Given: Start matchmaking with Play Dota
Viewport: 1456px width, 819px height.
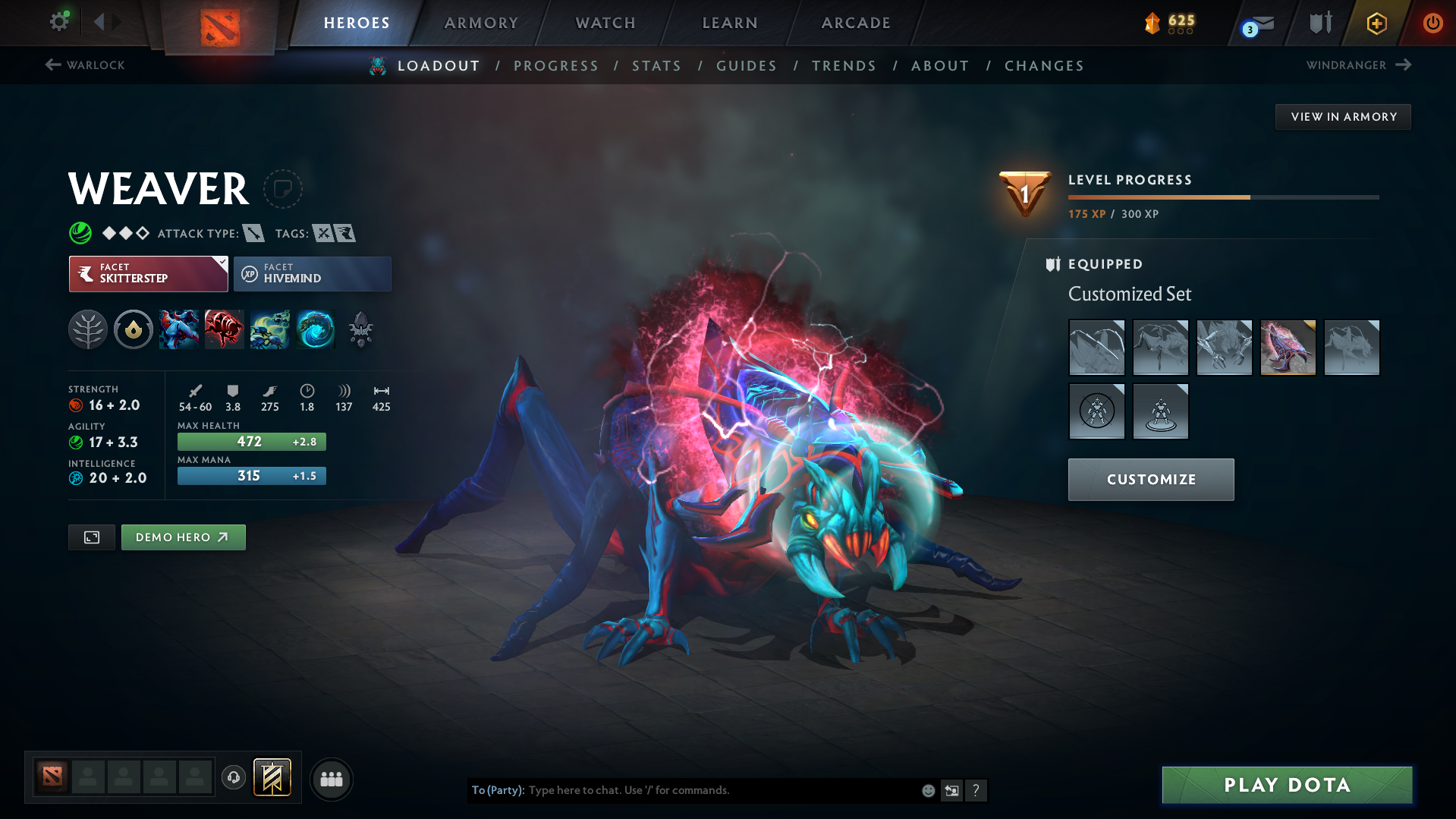Looking at the screenshot, I should pyautogui.click(x=1287, y=785).
